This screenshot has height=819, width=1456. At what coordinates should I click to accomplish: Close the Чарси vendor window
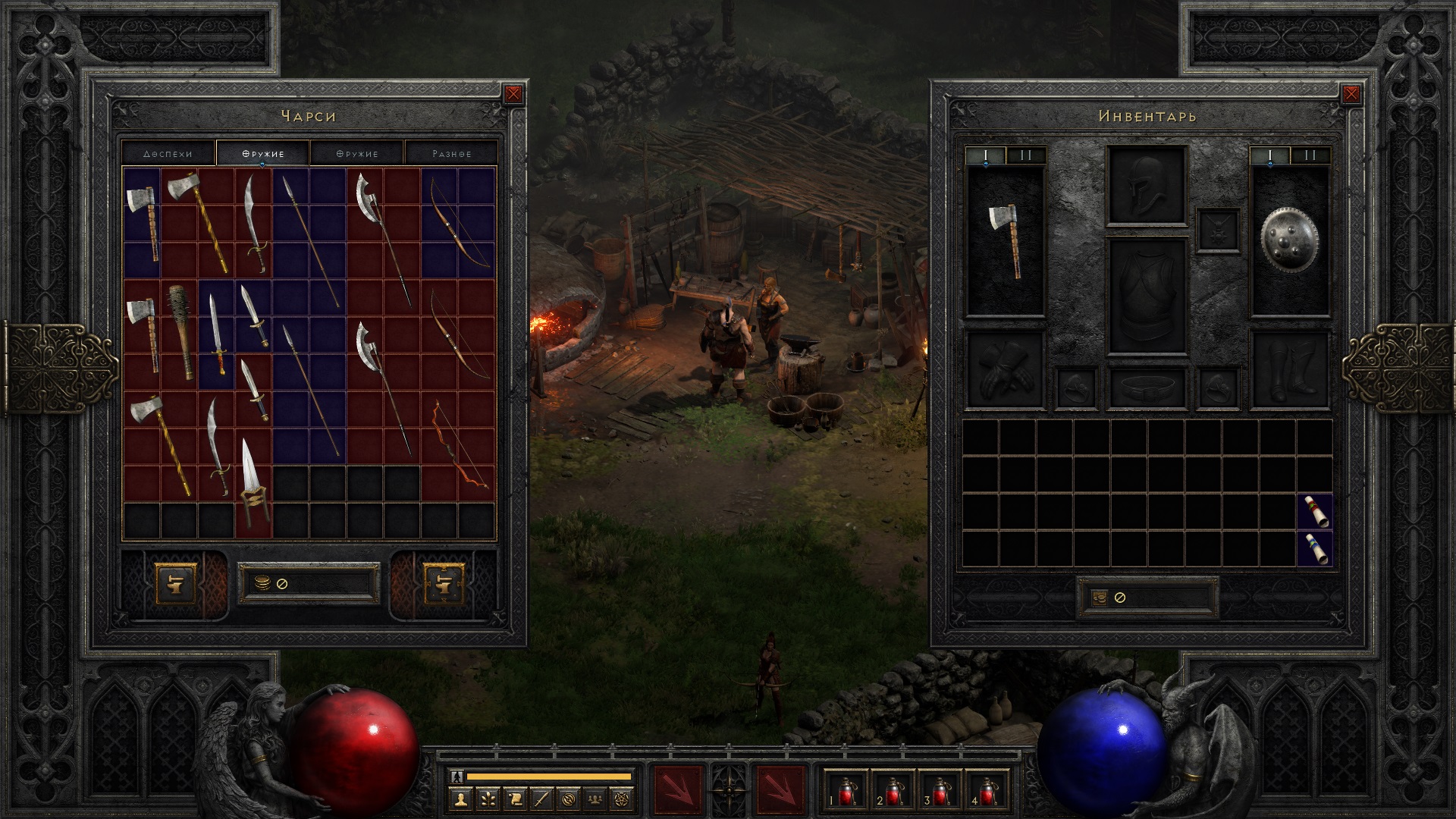tap(513, 94)
